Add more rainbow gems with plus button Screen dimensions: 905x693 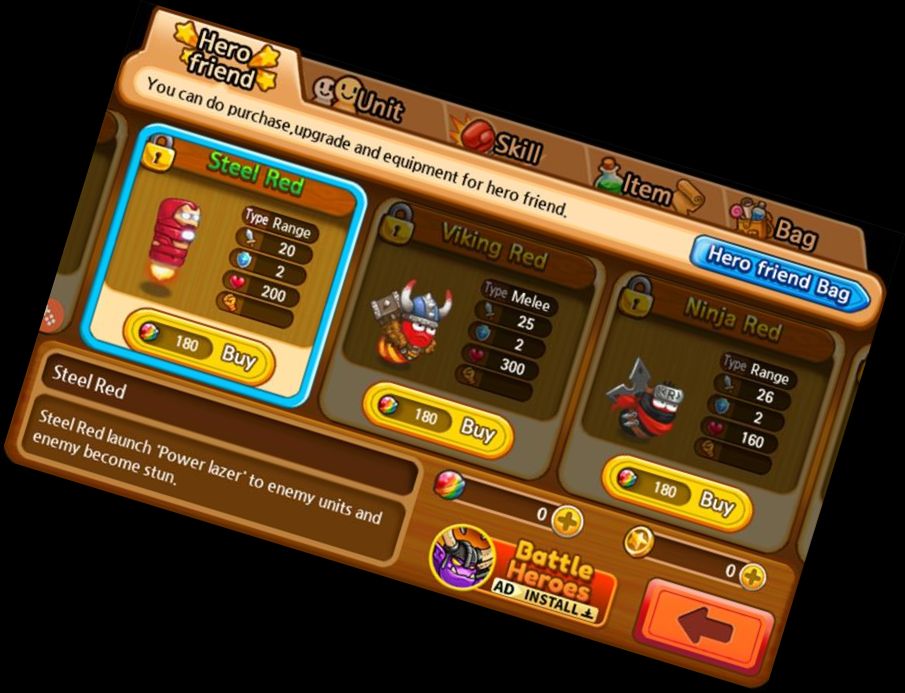[567, 520]
